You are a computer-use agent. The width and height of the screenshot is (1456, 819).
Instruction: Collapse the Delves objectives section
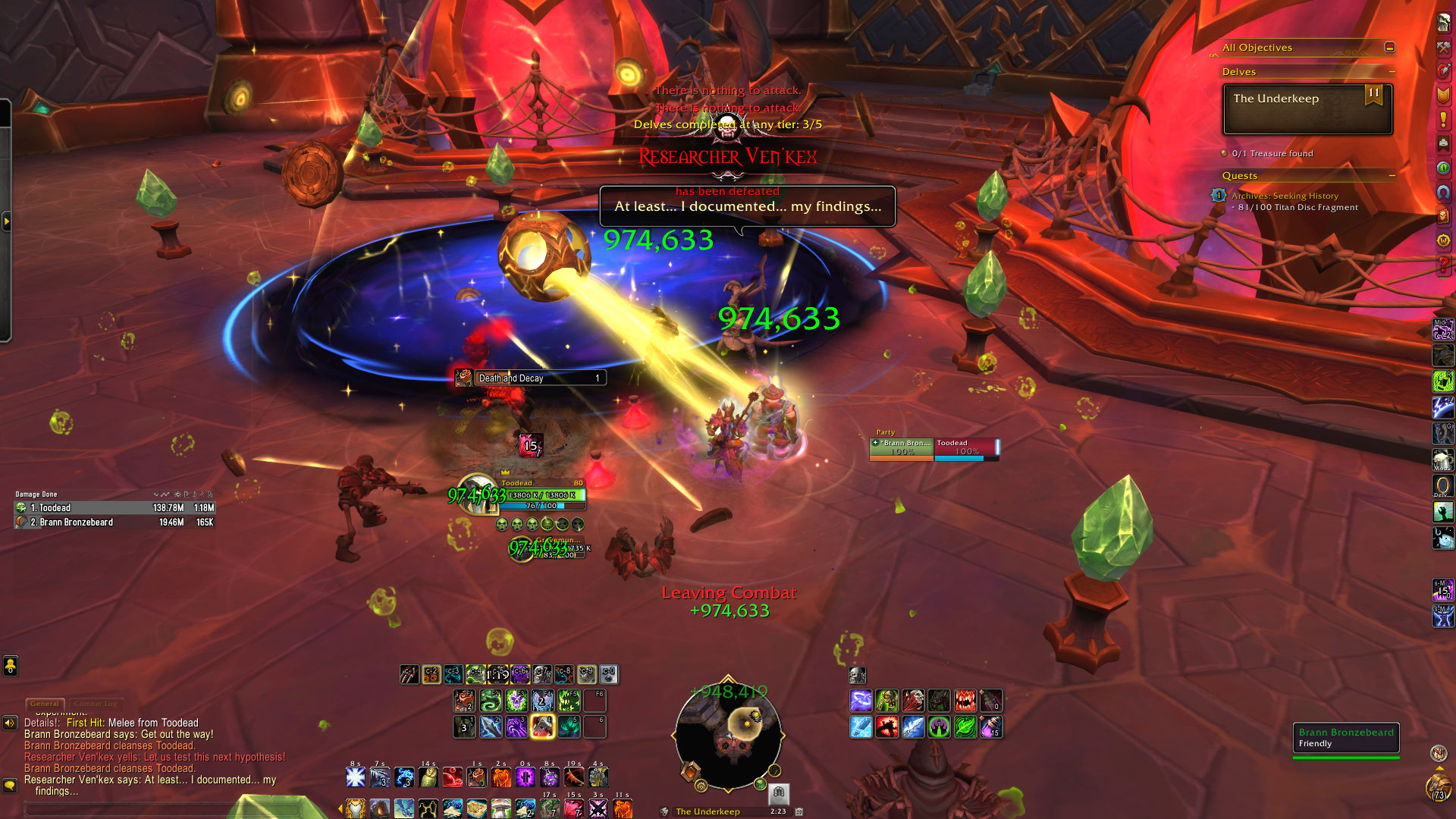(x=1392, y=71)
